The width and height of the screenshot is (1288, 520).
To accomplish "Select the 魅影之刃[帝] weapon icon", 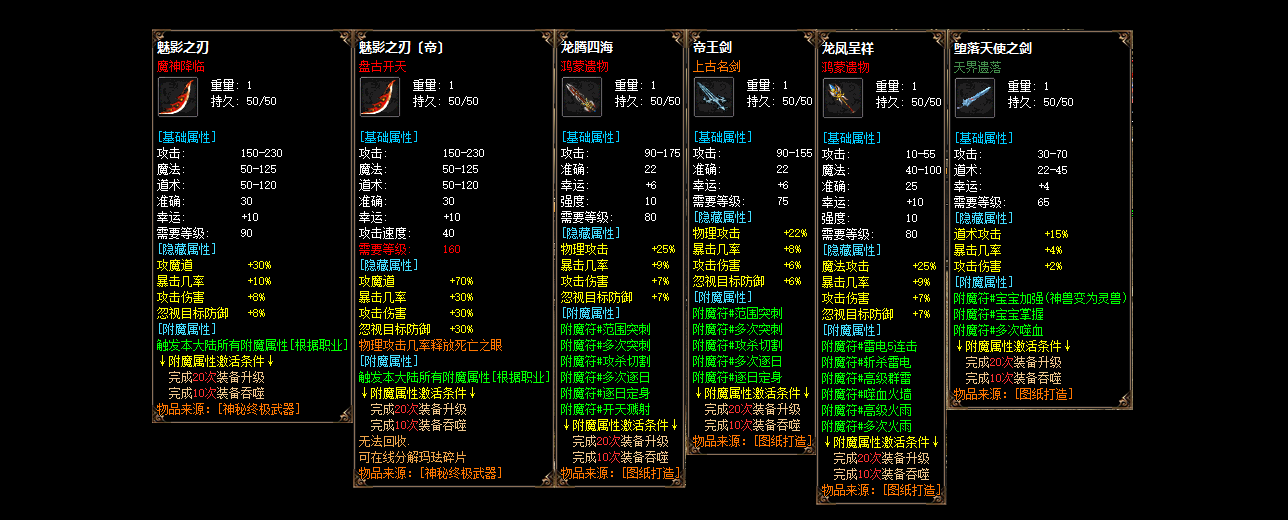I will pos(379,97).
